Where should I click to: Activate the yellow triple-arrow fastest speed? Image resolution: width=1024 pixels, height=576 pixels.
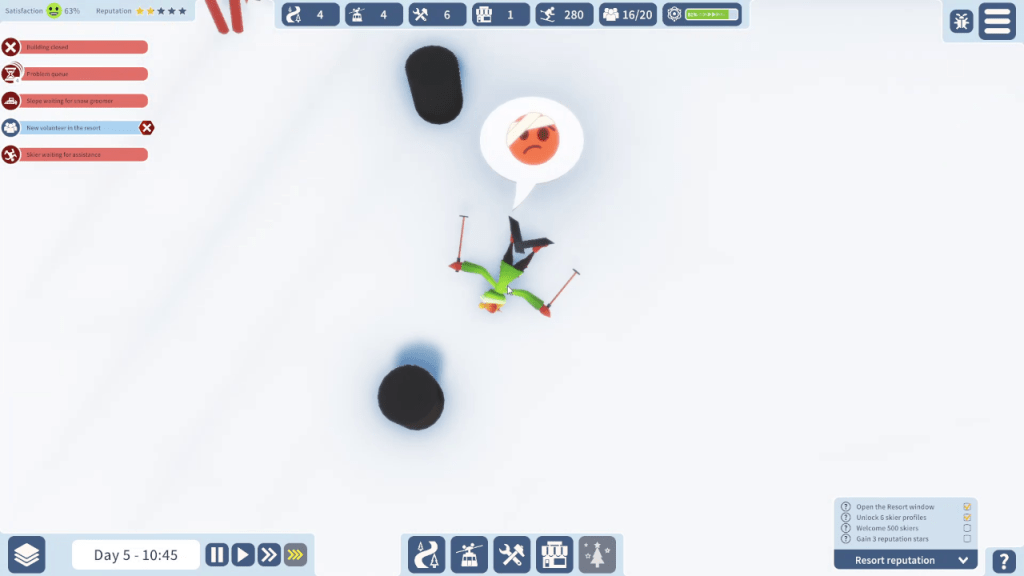point(295,555)
